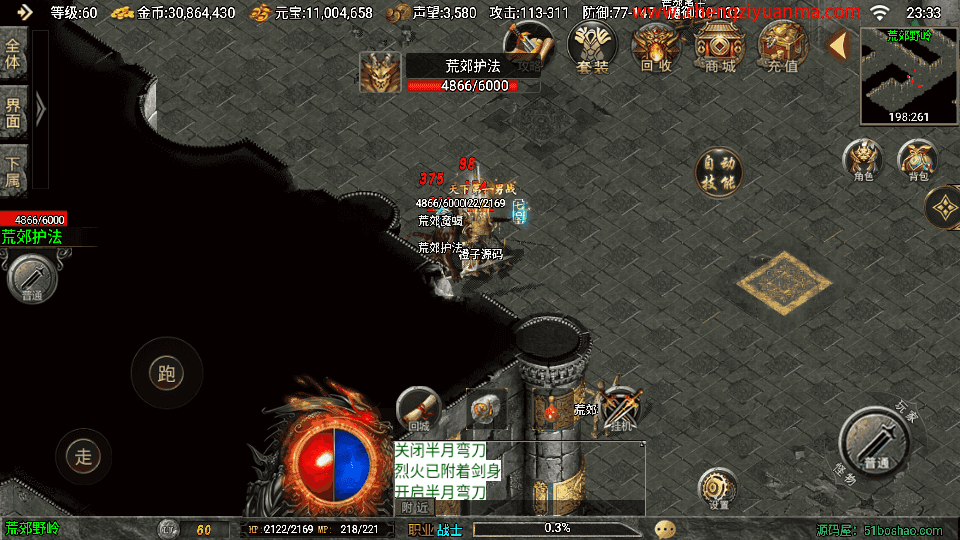The width and height of the screenshot is (960, 540).
Task: Open the 背包 backpack
Action: (x=917, y=160)
